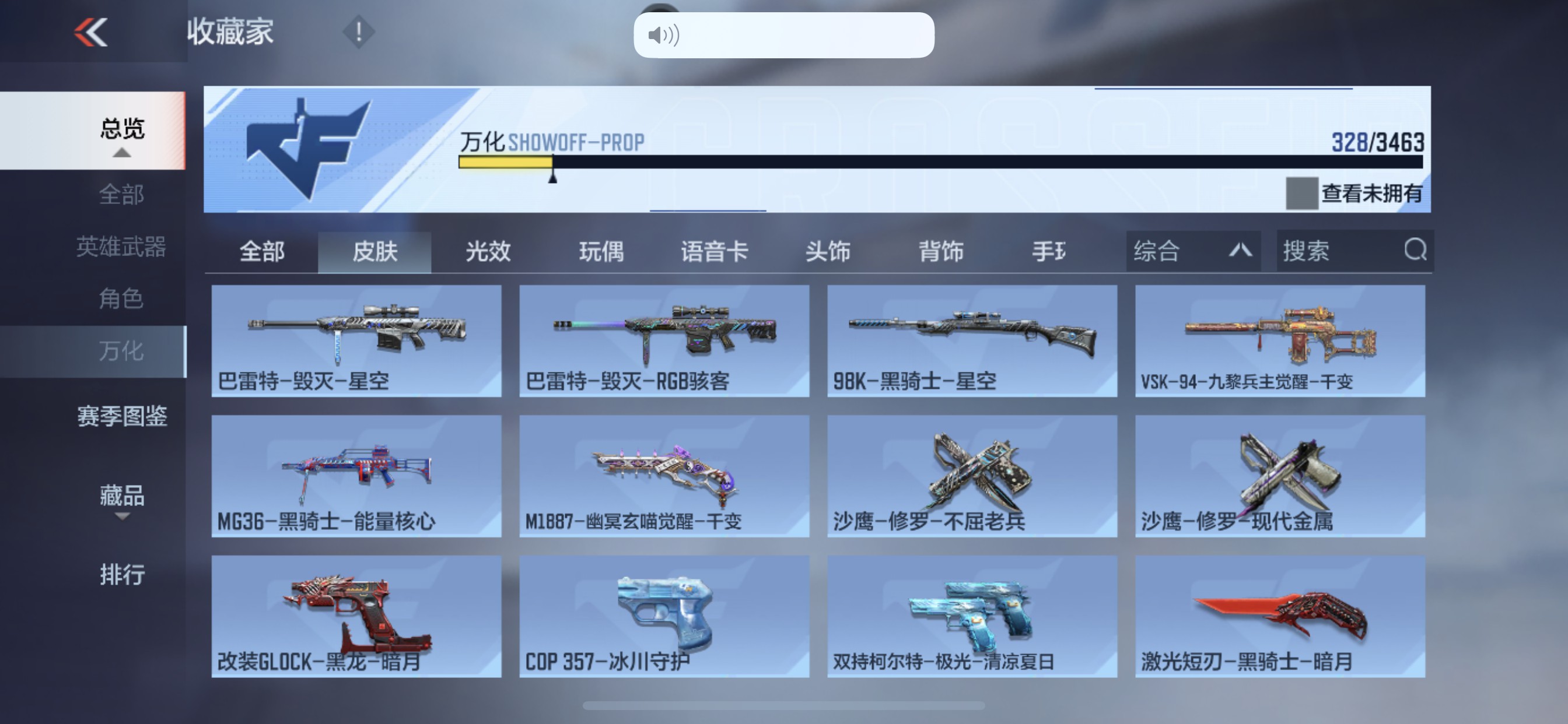Switch to the 皮肤 tab

pyautogui.click(x=375, y=251)
